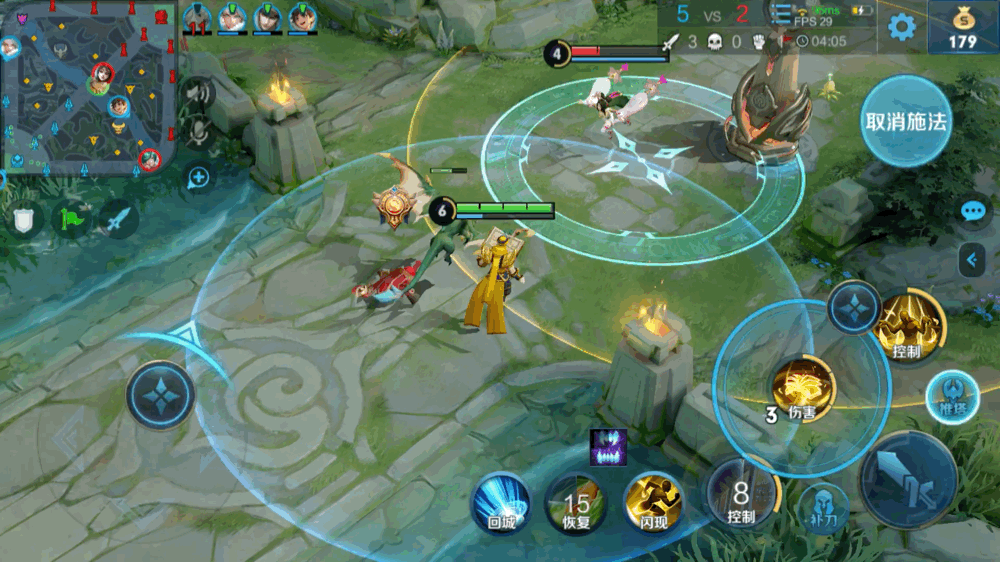Trigger the 控制 skill on 8s cooldown

(741, 494)
